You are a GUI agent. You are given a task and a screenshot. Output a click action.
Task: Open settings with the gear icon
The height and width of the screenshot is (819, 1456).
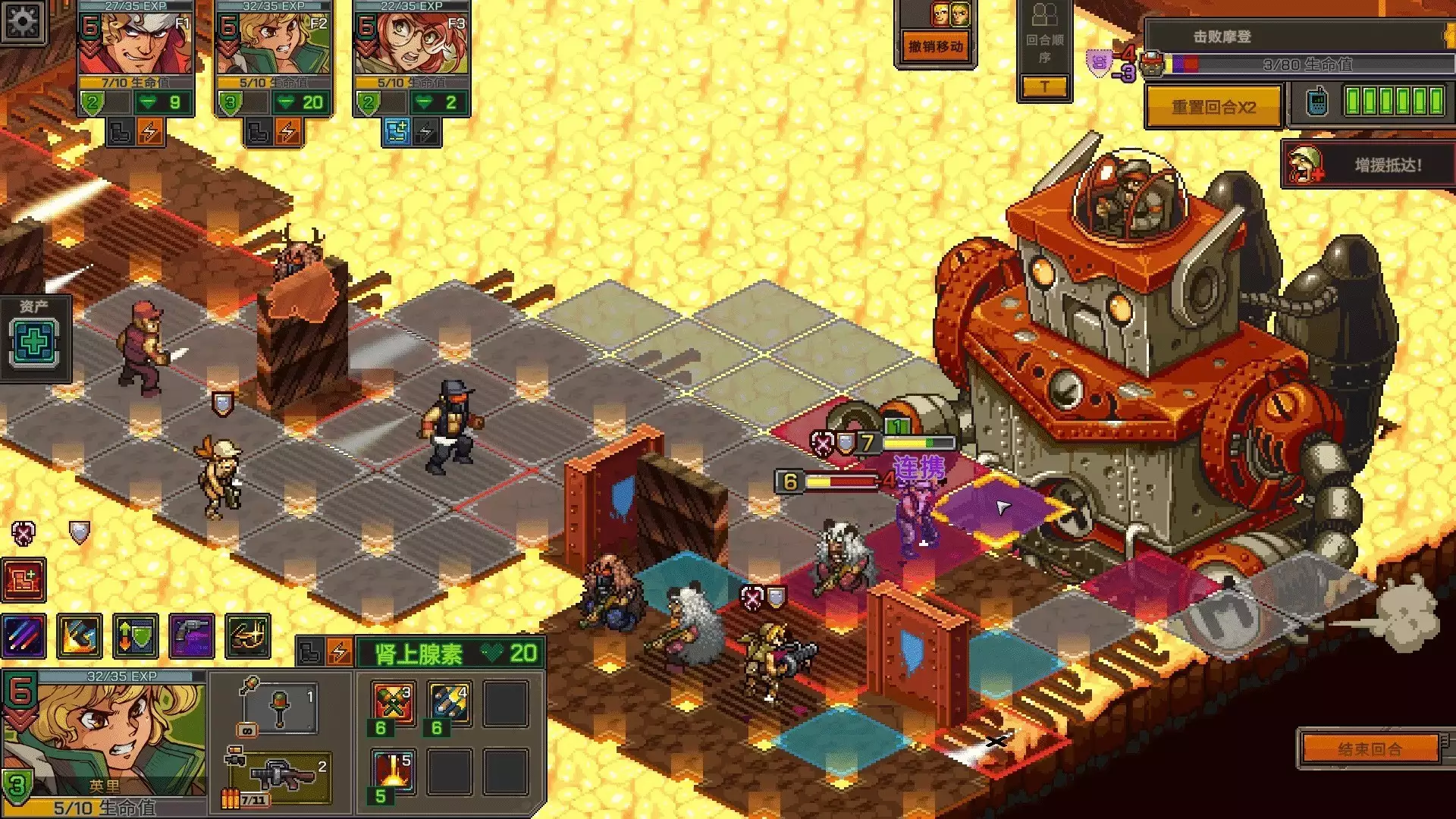point(22,21)
